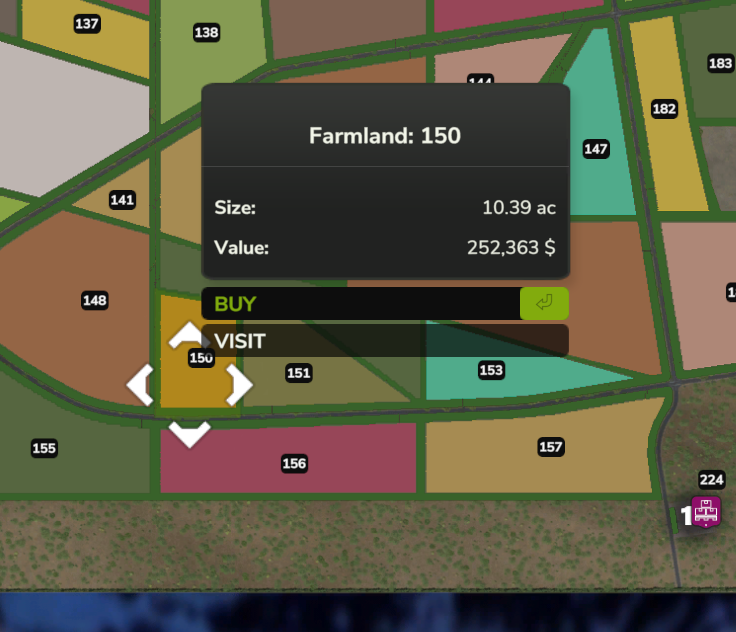The width and height of the screenshot is (736, 632).
Task: Pick farmland 147 on the map
Action: click(596, 149)
